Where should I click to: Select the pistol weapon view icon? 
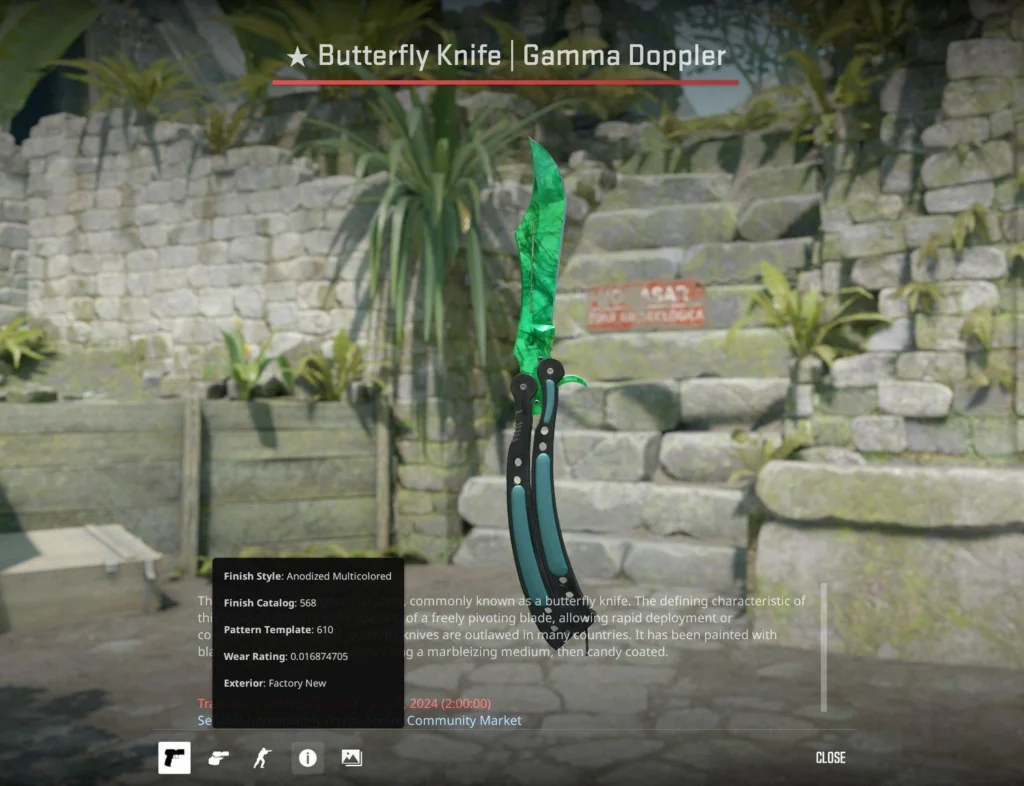tap(174, 758)
